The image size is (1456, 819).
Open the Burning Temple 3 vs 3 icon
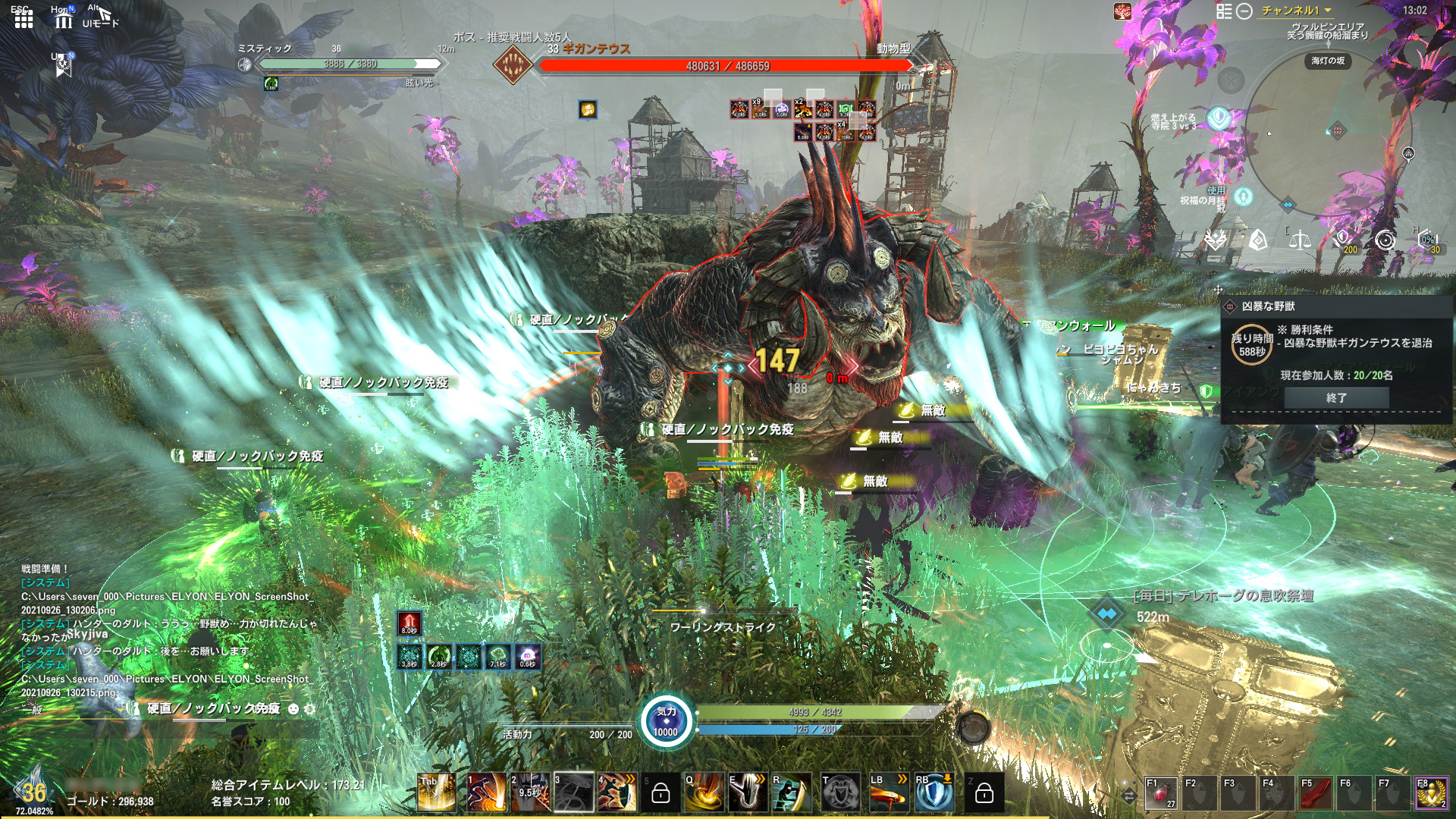[1219, 118]
